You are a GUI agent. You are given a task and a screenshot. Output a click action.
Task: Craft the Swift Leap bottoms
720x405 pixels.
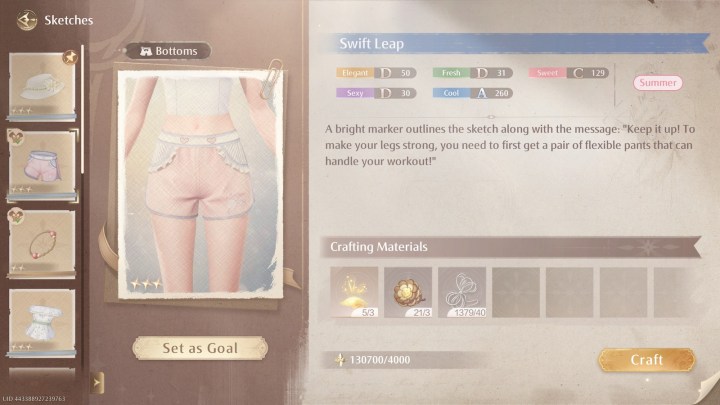pyautogui.click(x=646, y=359)
